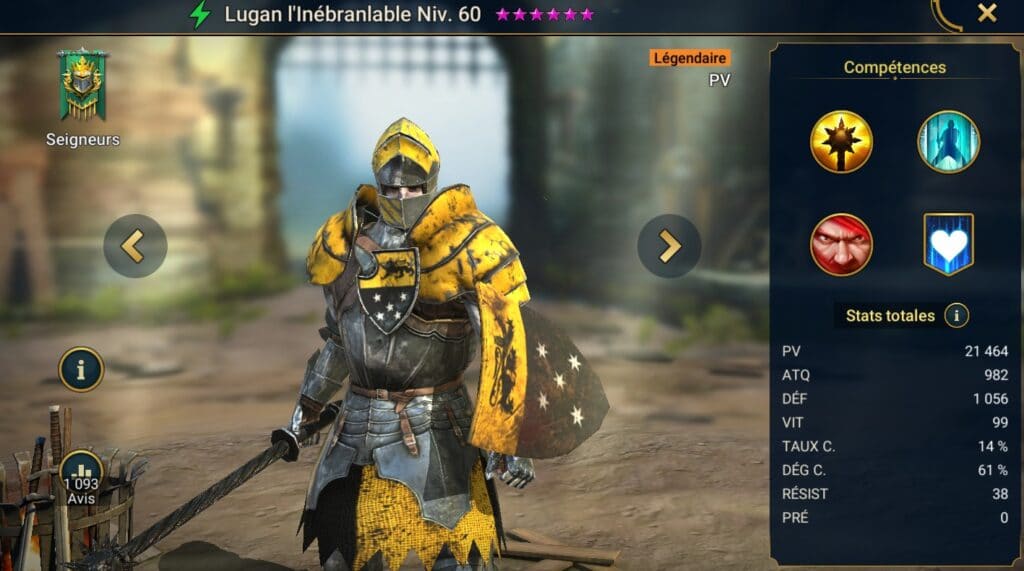Inspect the blue silhouette skill
This screenshot has height=571, width=1024.
click(x=948, y=141)
